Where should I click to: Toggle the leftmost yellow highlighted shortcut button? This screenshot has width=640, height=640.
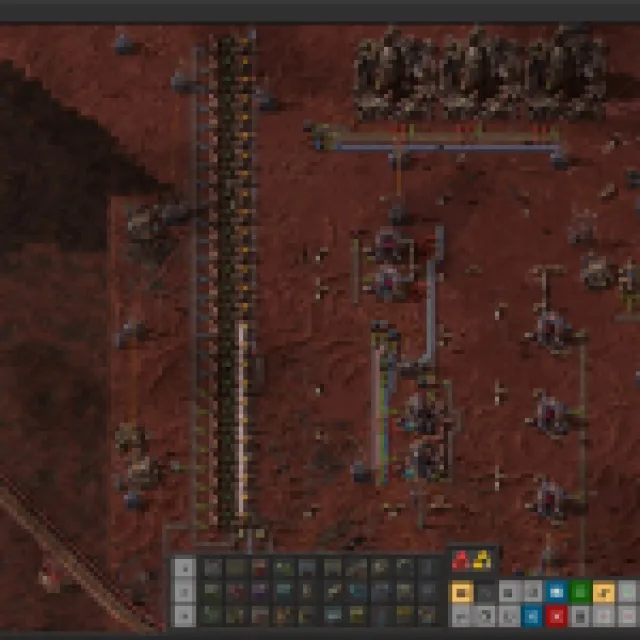point(461,592)
